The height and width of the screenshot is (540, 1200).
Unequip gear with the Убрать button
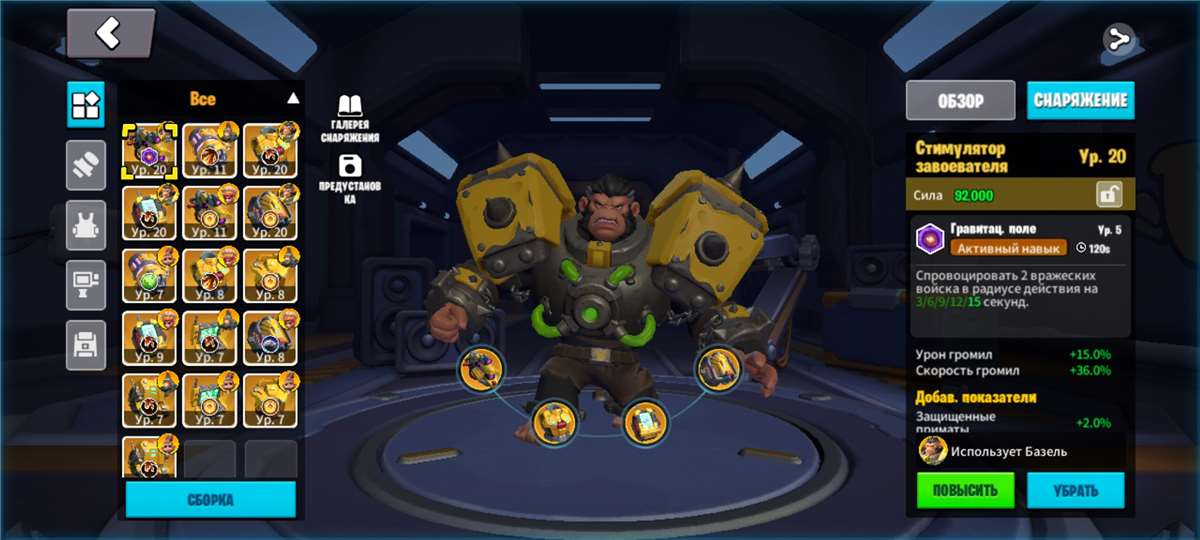coord(1075,491)
